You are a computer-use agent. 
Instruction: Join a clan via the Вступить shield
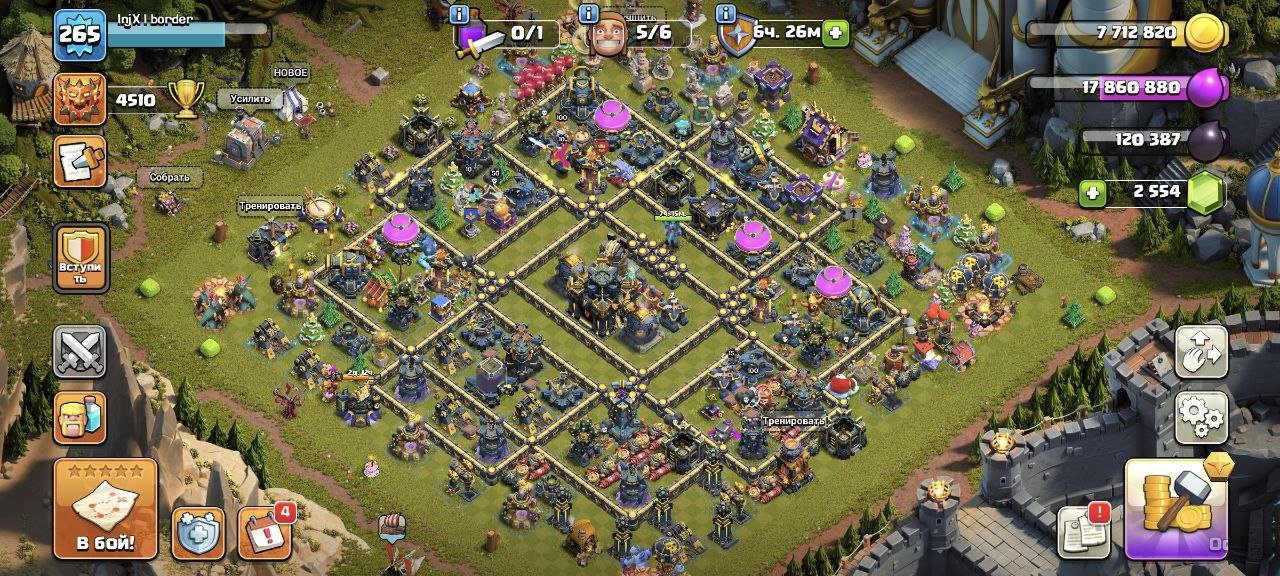pyautogui.click(x=80, y=258)
